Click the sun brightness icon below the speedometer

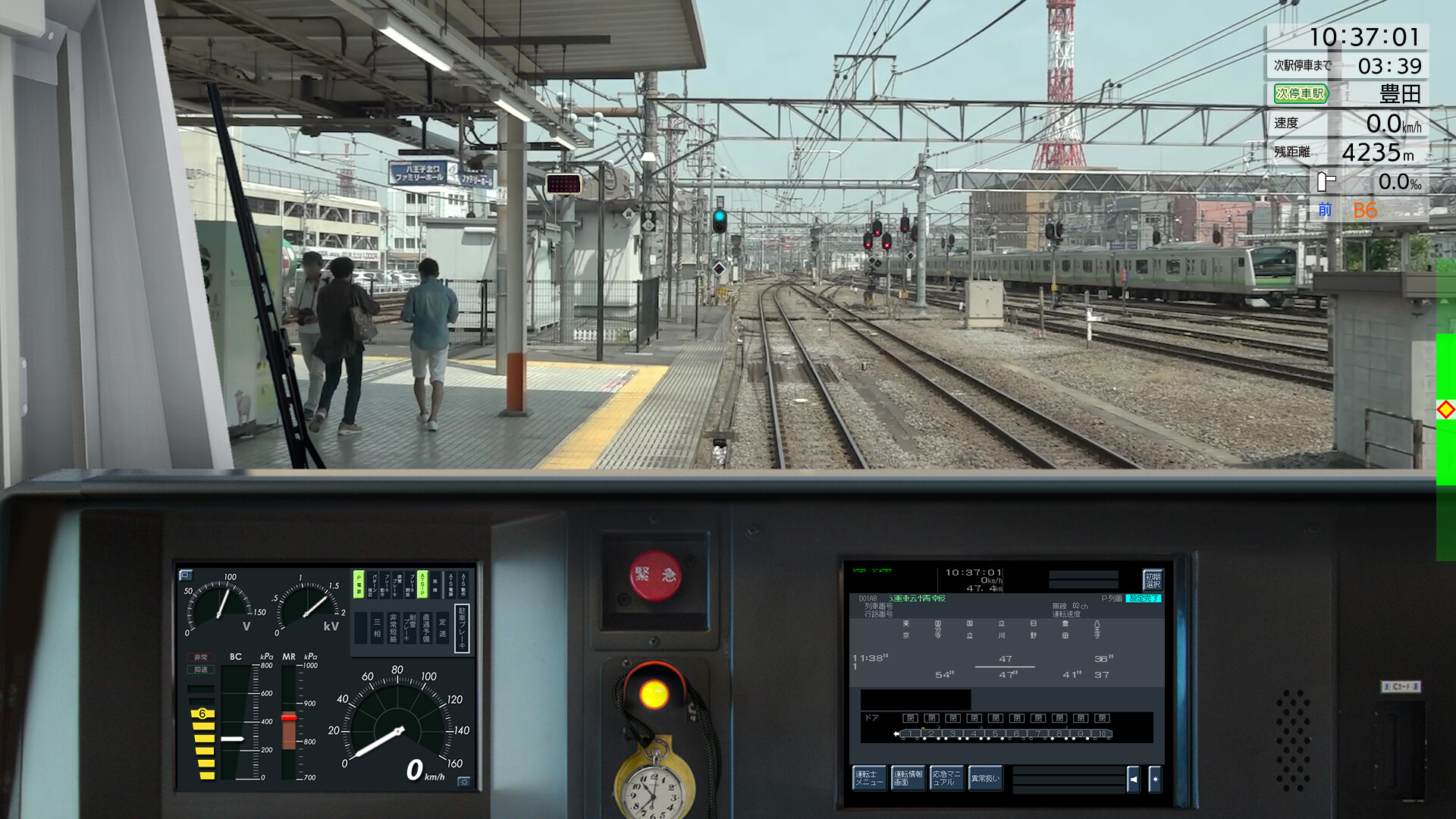click(464, 782)
